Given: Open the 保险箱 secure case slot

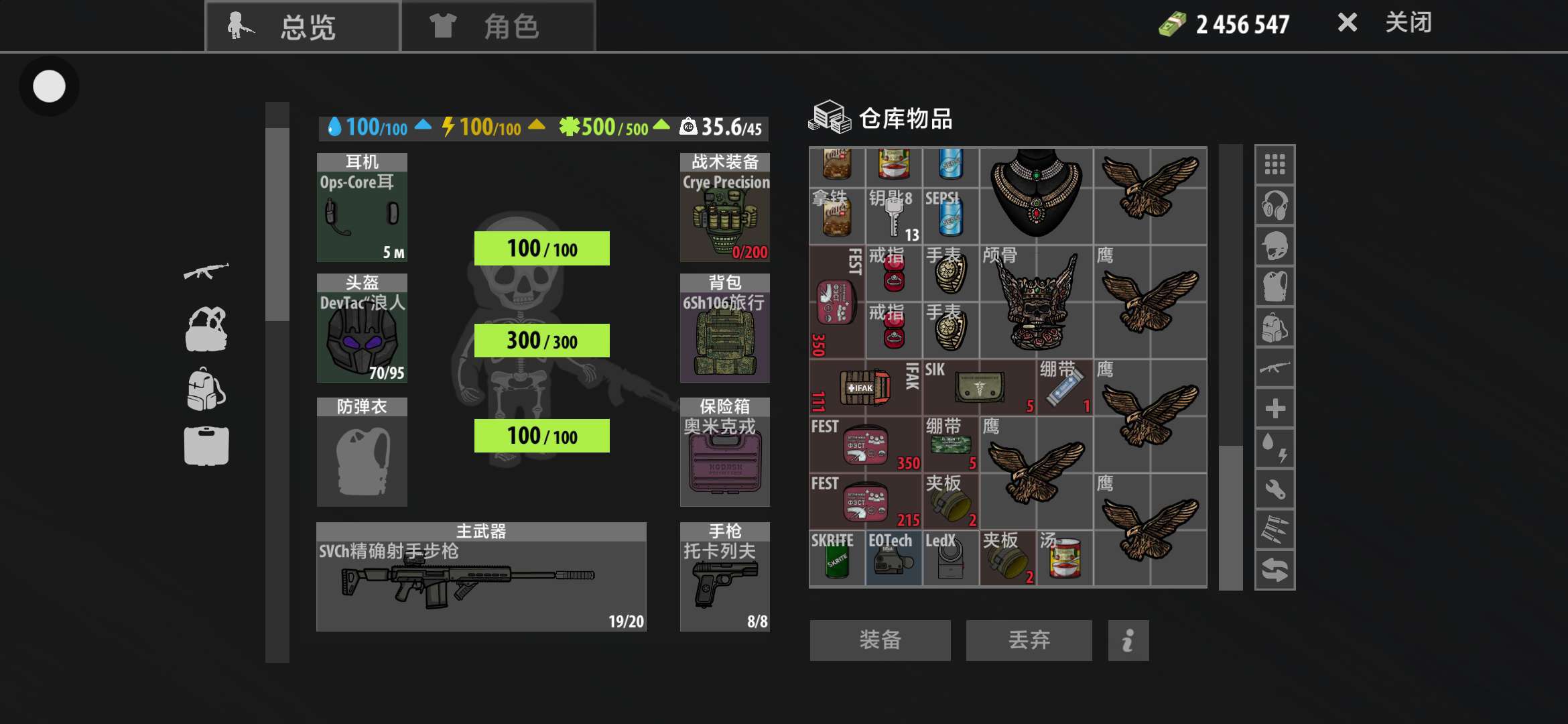Looking at the screenshot, I should tap(724, 452).
